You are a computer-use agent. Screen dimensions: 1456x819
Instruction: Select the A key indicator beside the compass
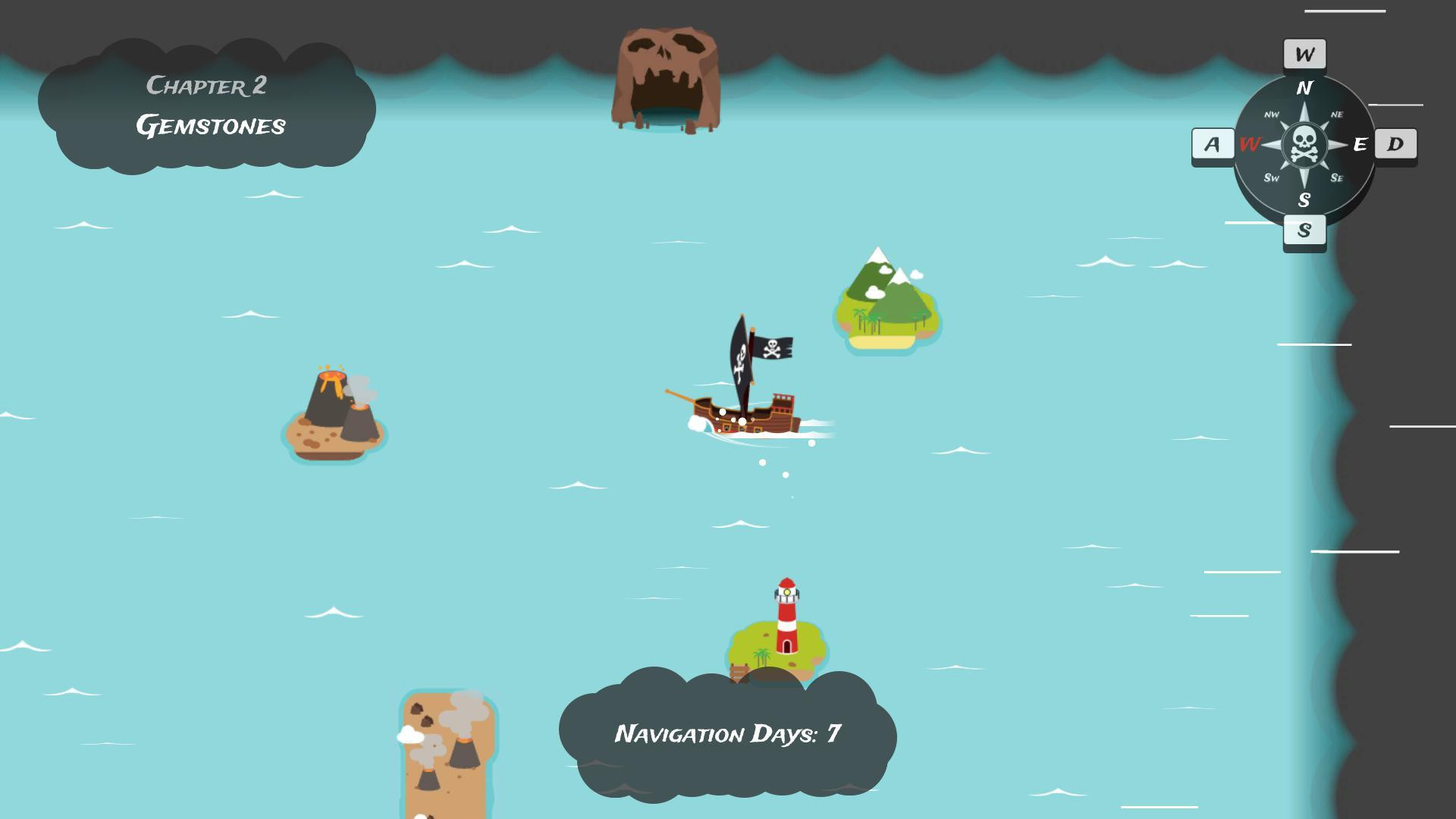point(1211,144)
